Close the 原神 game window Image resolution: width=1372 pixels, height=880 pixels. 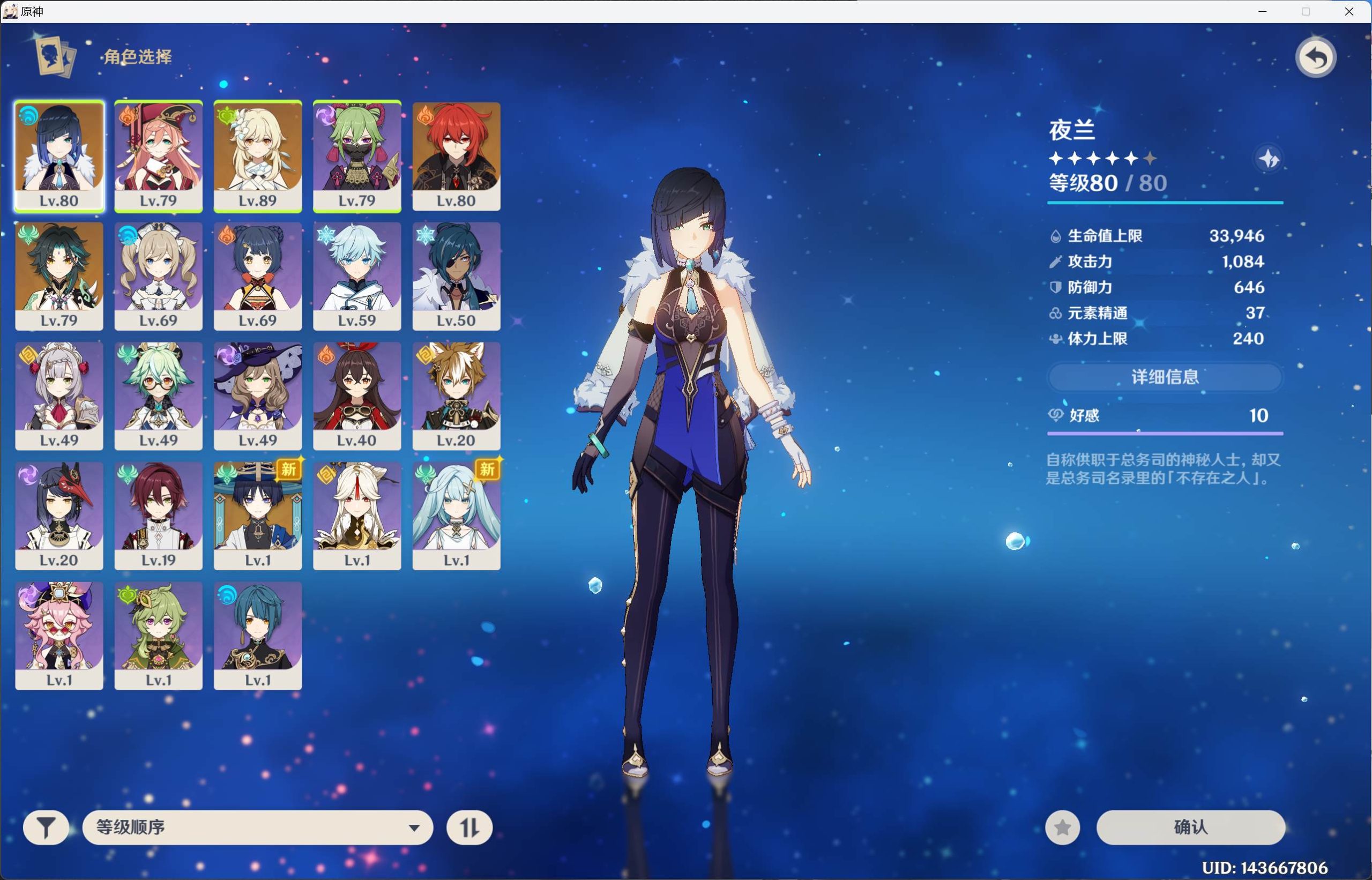pyautogui.click(x=1349, y=11)
